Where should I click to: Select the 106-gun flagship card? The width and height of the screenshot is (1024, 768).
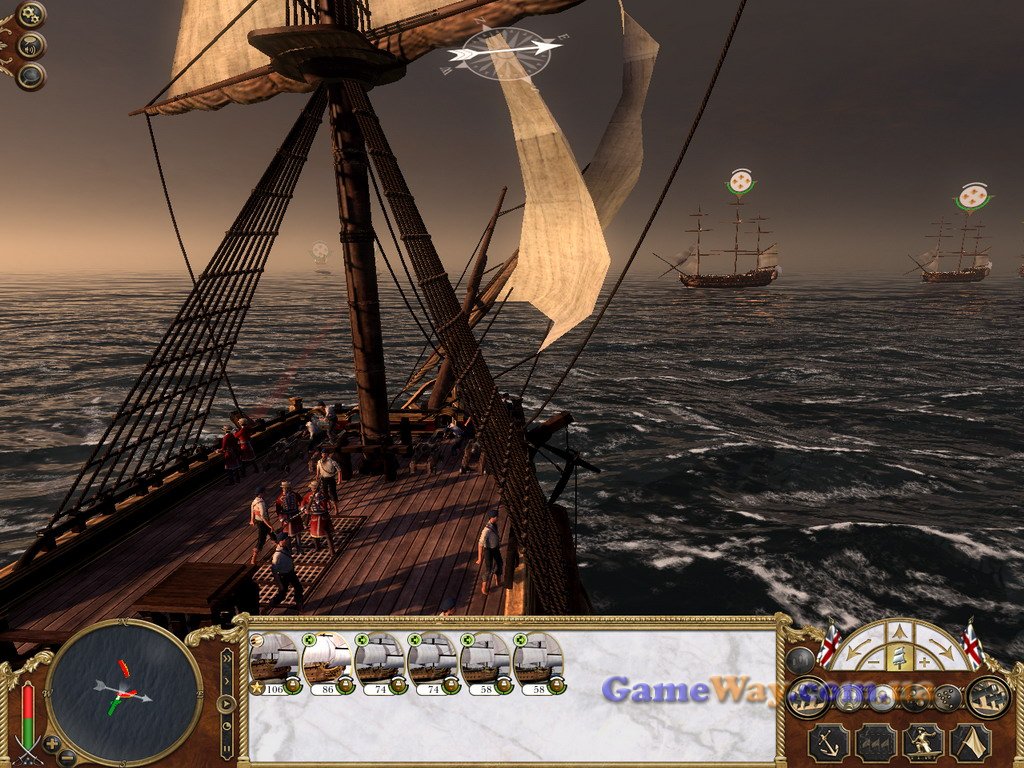point(274,661)
